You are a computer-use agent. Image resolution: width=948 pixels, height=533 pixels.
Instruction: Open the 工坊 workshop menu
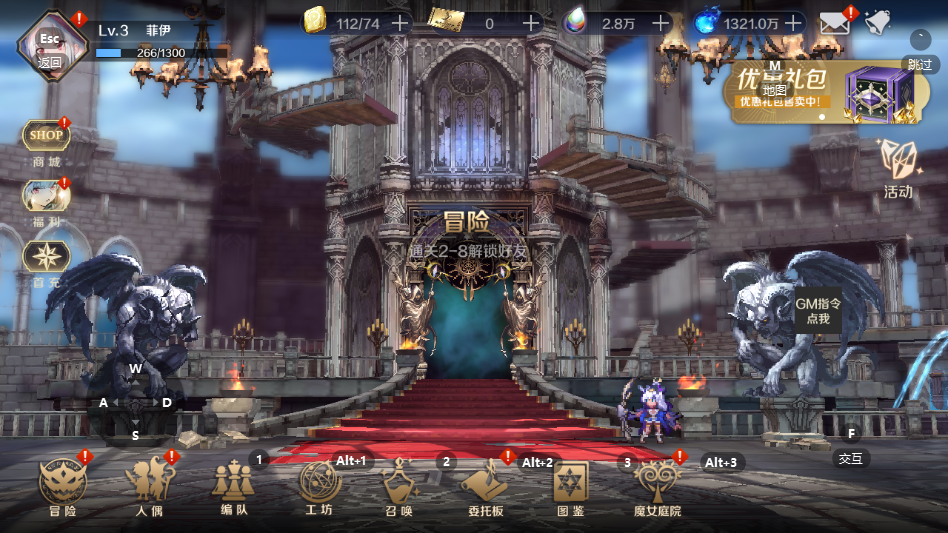tap(320, 485)
